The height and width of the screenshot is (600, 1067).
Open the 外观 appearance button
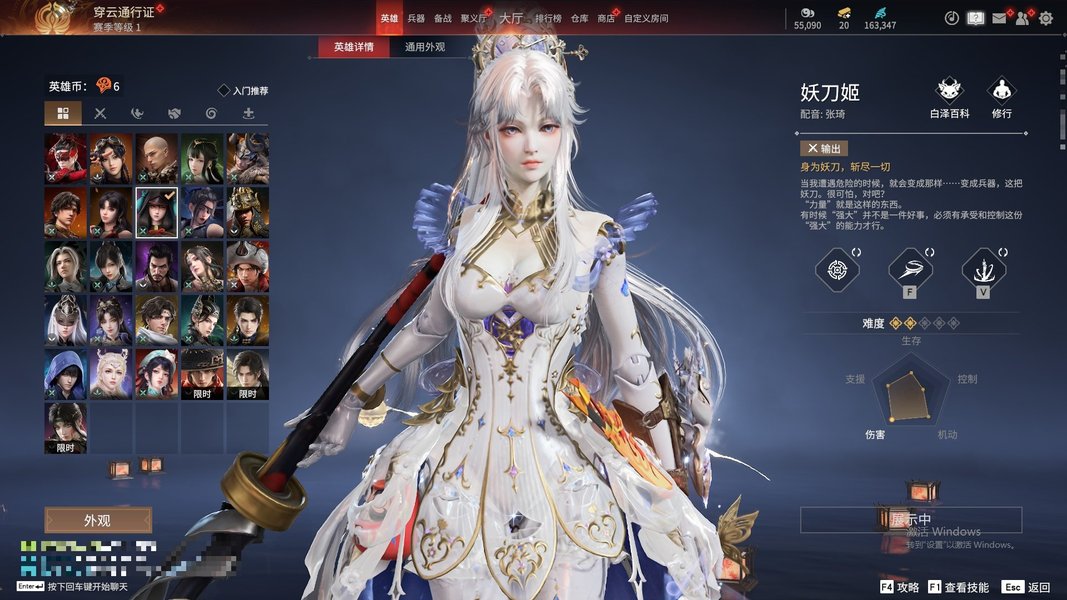click(98, 520)
